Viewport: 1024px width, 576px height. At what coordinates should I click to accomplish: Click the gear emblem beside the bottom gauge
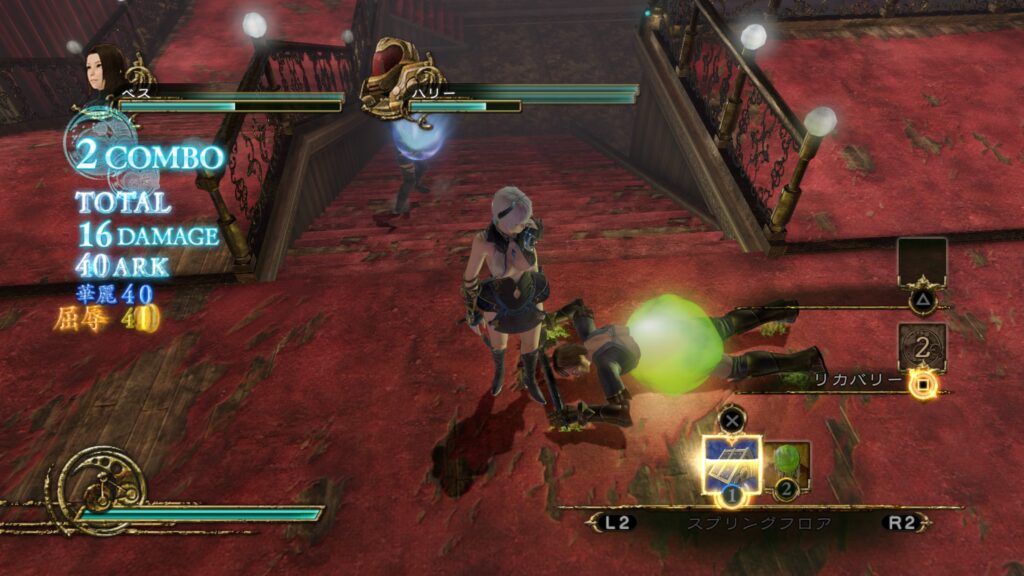tap(102, 489)
